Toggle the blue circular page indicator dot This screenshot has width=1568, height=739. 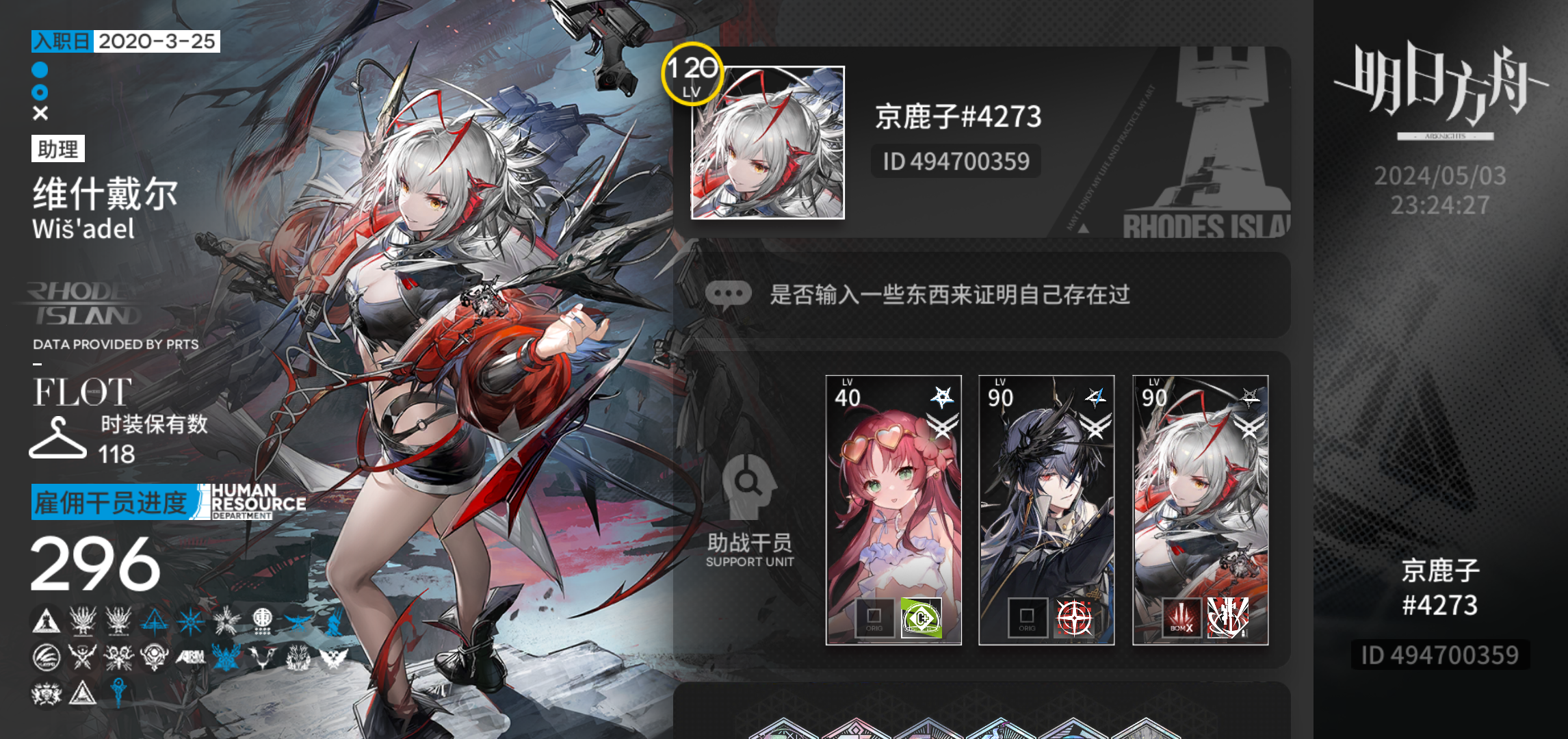click(39, 69)
